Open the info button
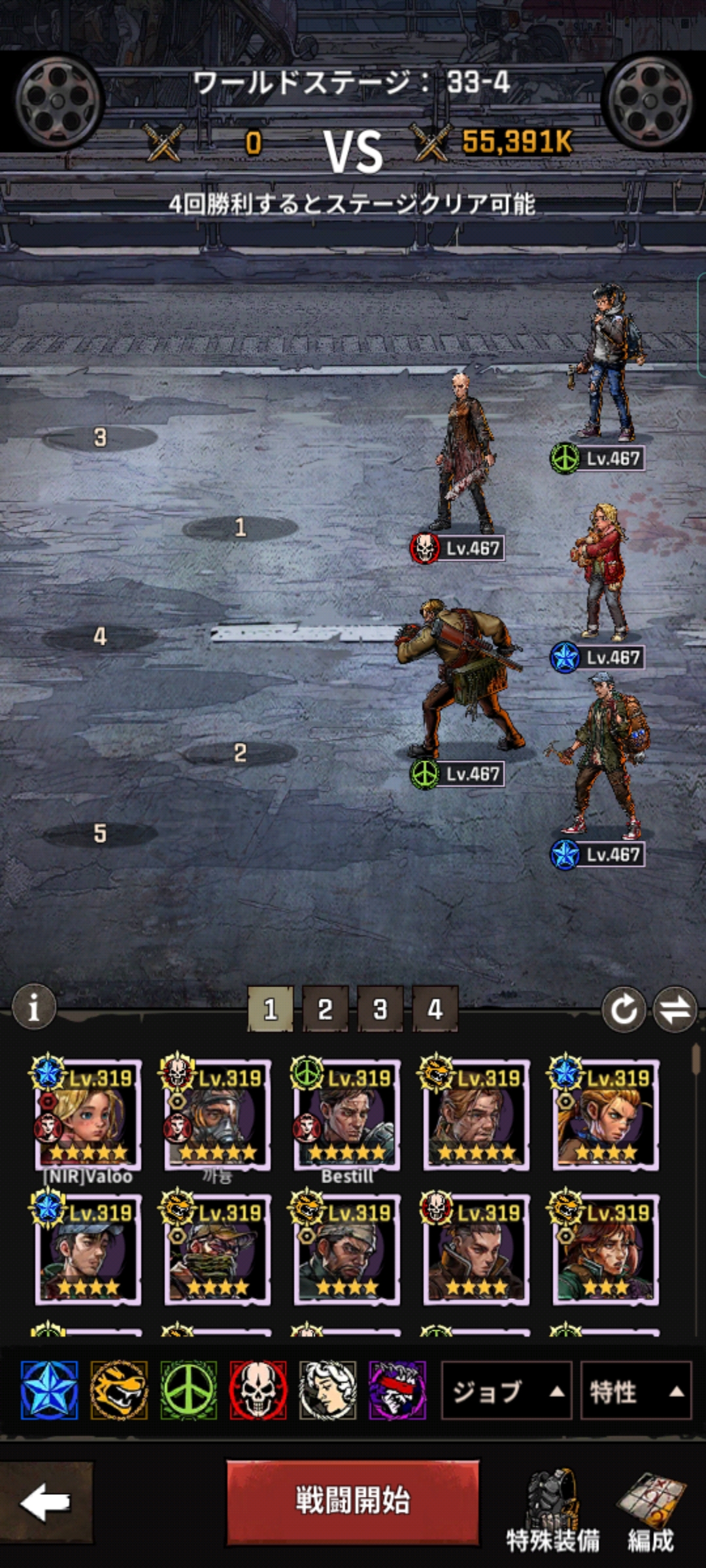 click(34, 1007)
